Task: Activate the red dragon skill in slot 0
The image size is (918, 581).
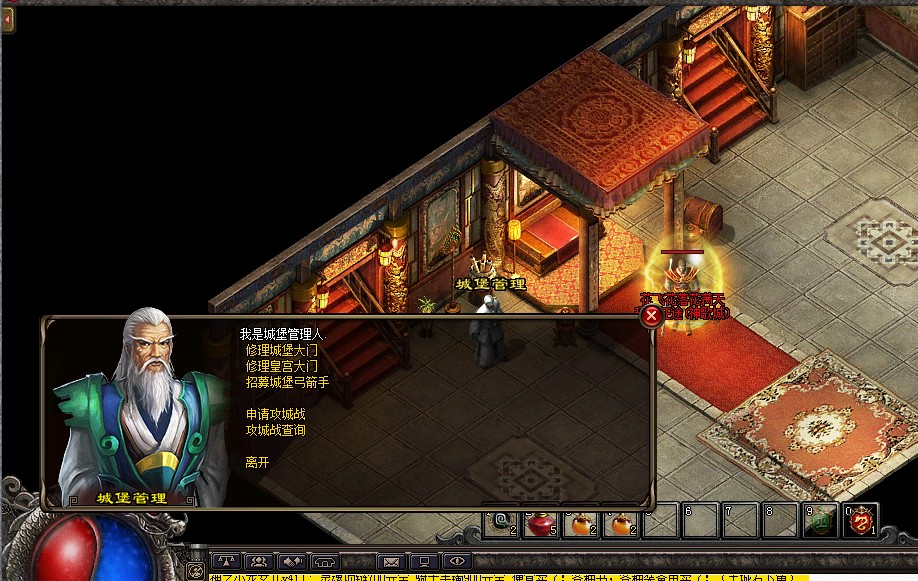Action: (860, 521)
